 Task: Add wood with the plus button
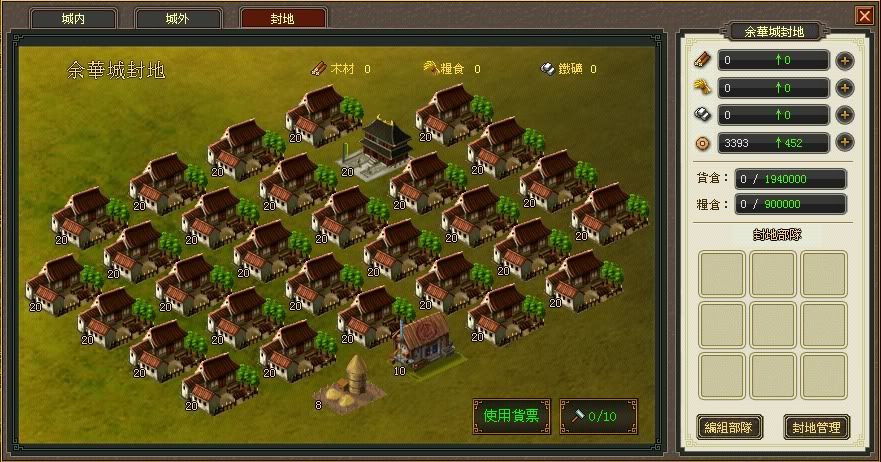click(x=845, y=60)
